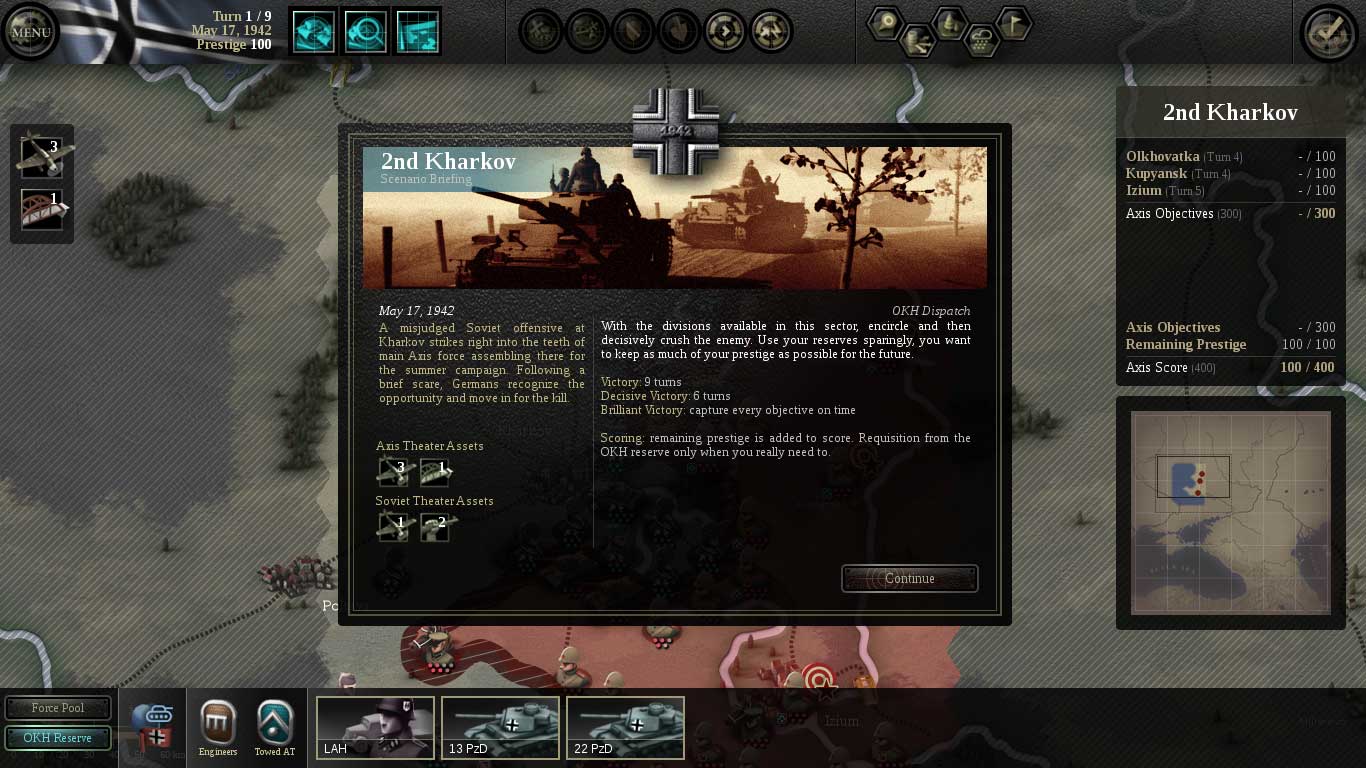Open the MENU
Screen dimensions: 1366x768
click(30, 30)
